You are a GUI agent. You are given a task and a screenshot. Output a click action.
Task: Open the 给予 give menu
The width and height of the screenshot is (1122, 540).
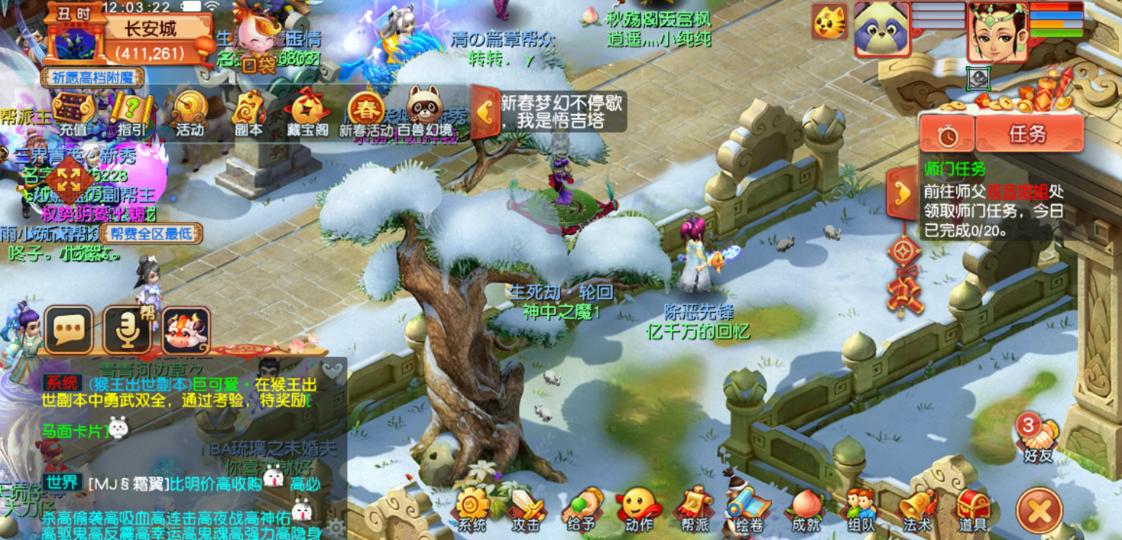[583, 508]
